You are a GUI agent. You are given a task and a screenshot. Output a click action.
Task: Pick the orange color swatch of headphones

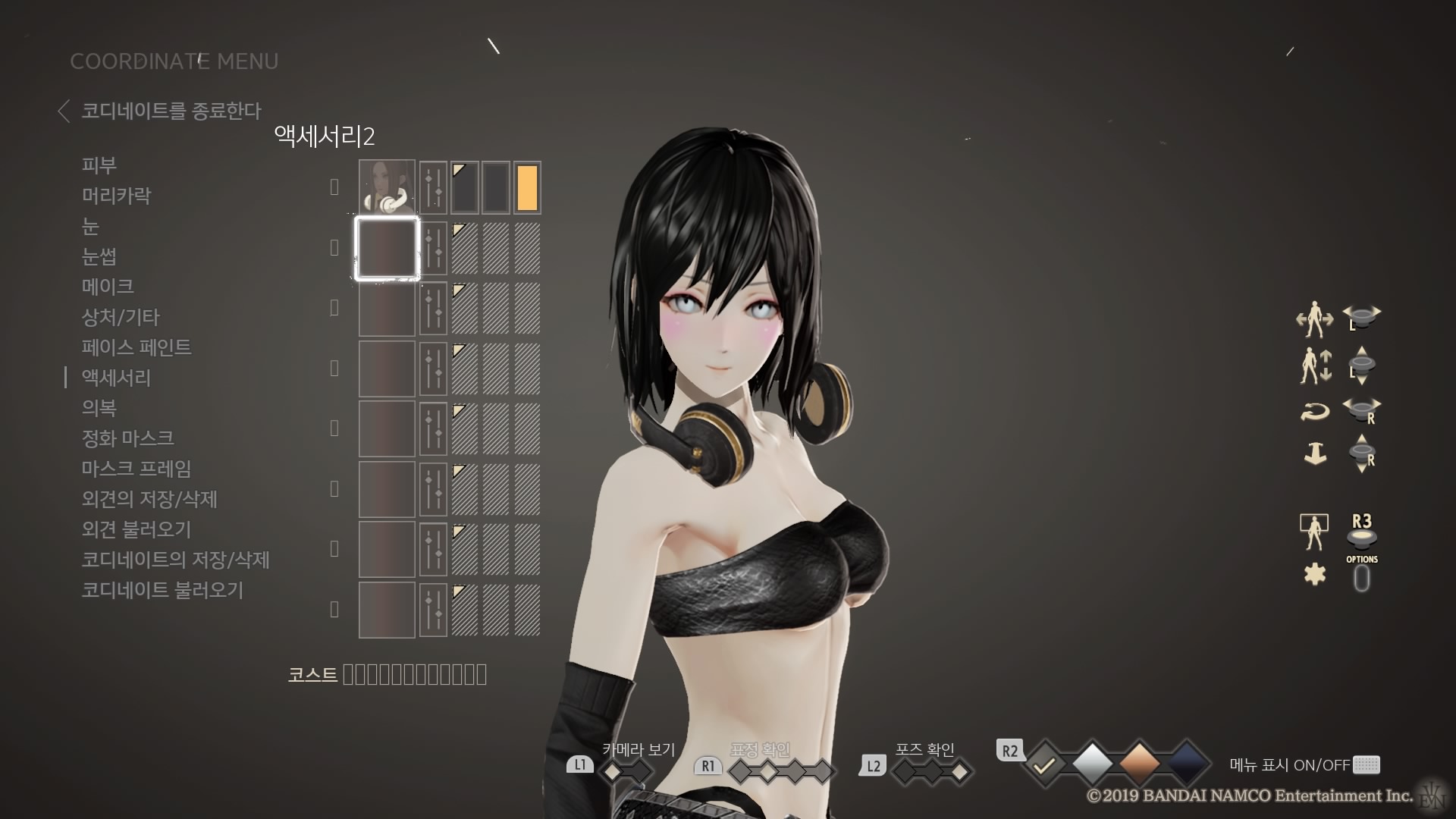click(x=527, y=187)
